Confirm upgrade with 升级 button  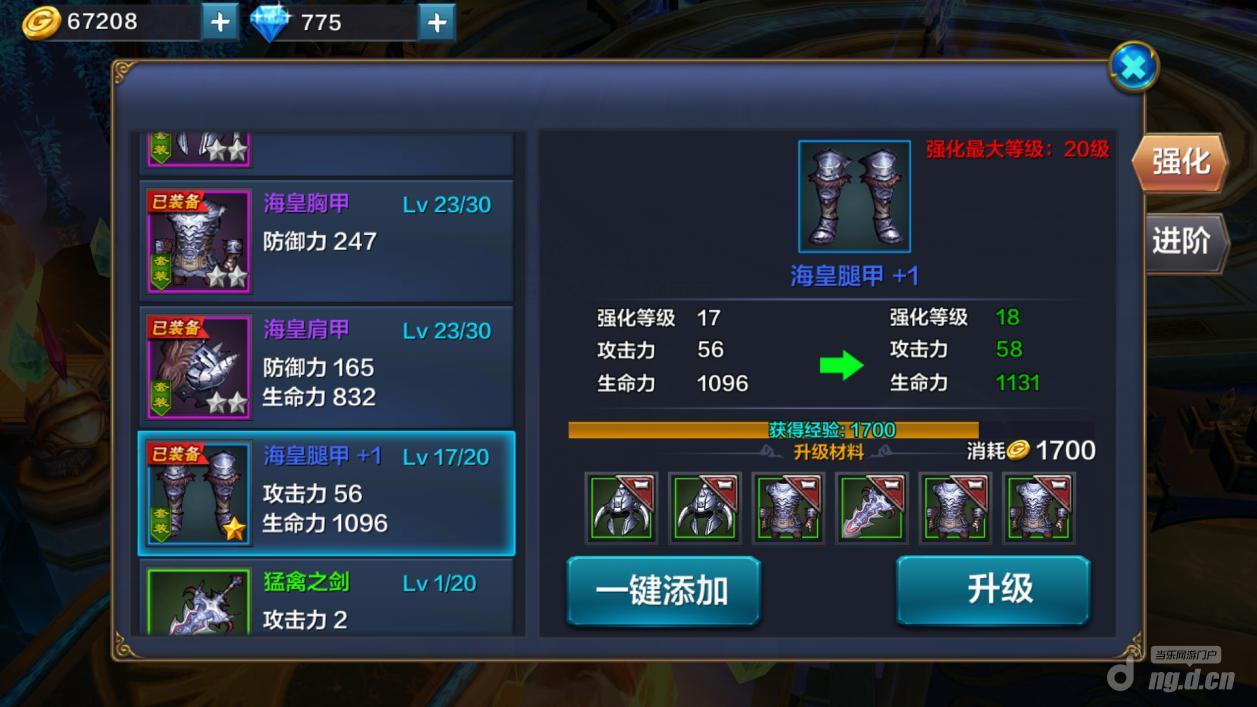(992, 590)
